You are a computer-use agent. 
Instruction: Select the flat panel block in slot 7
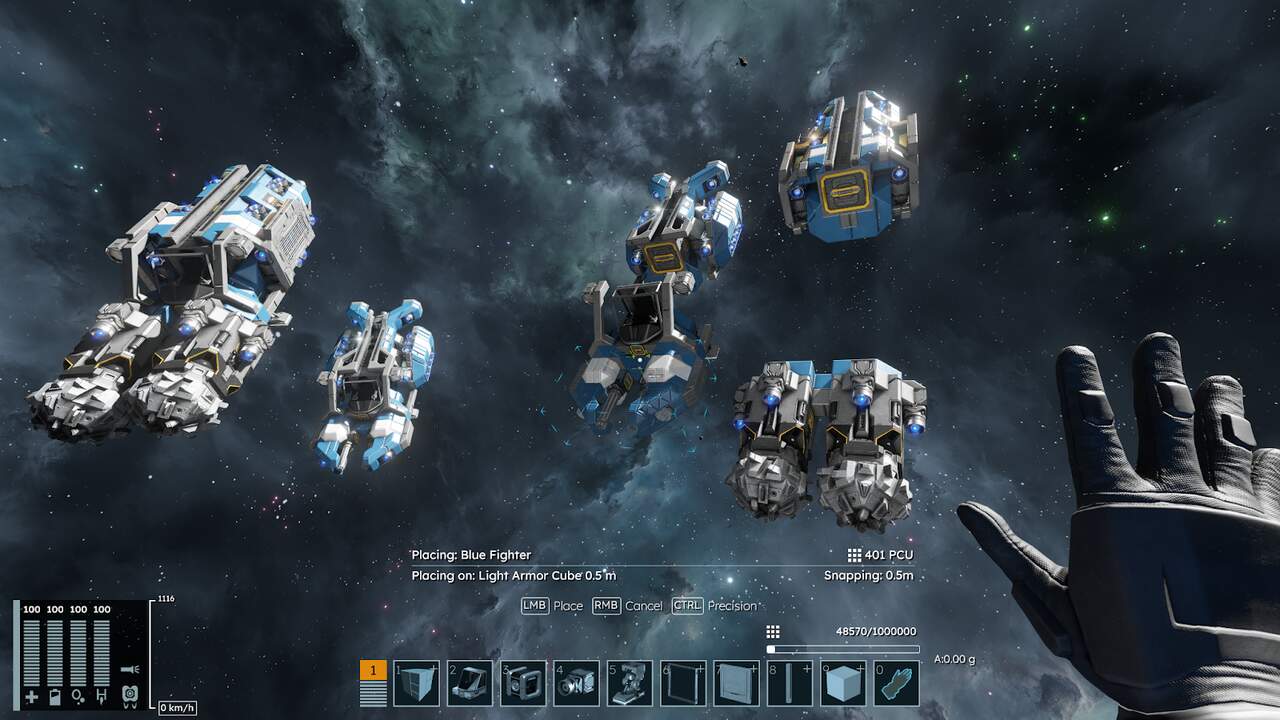tap(737, 684)
